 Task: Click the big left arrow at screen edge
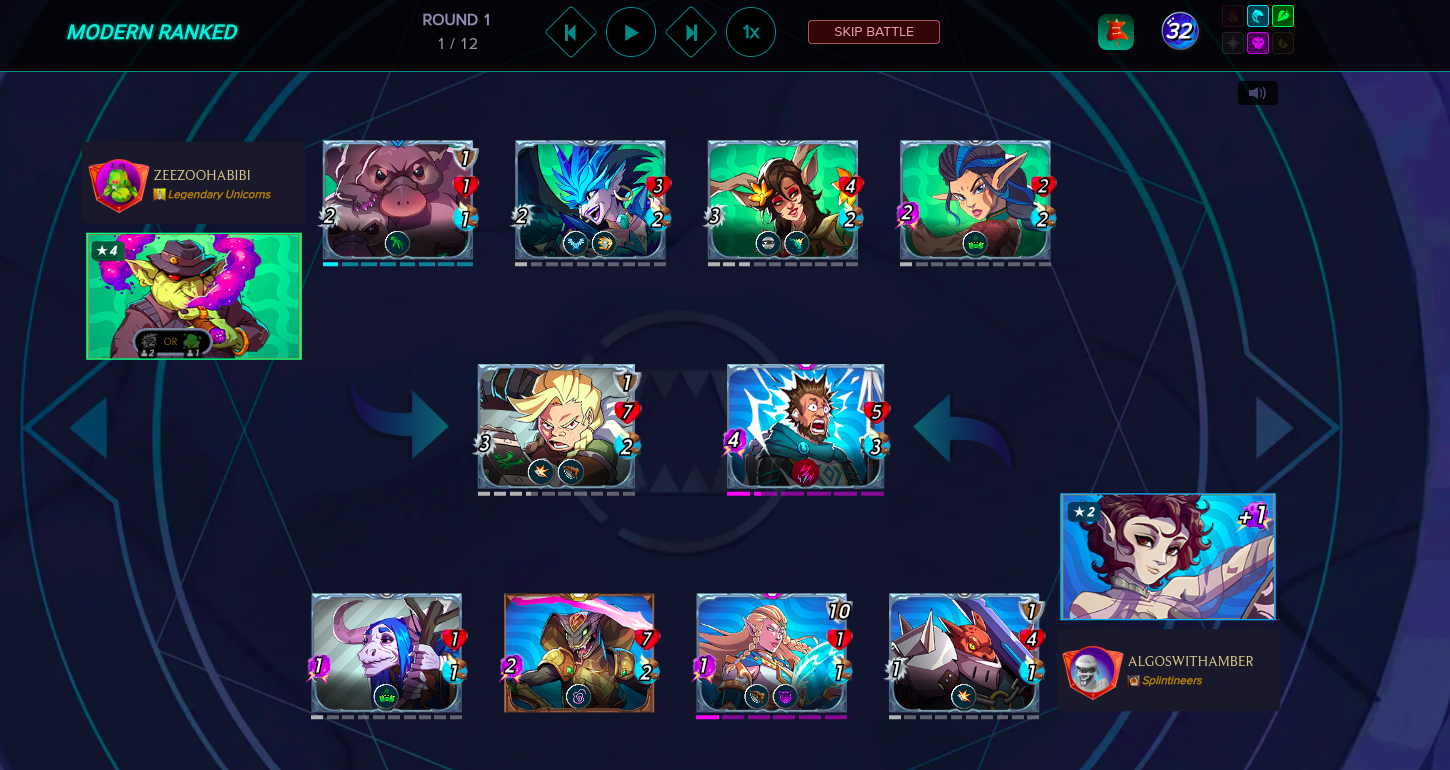click(x=88, y=428)
